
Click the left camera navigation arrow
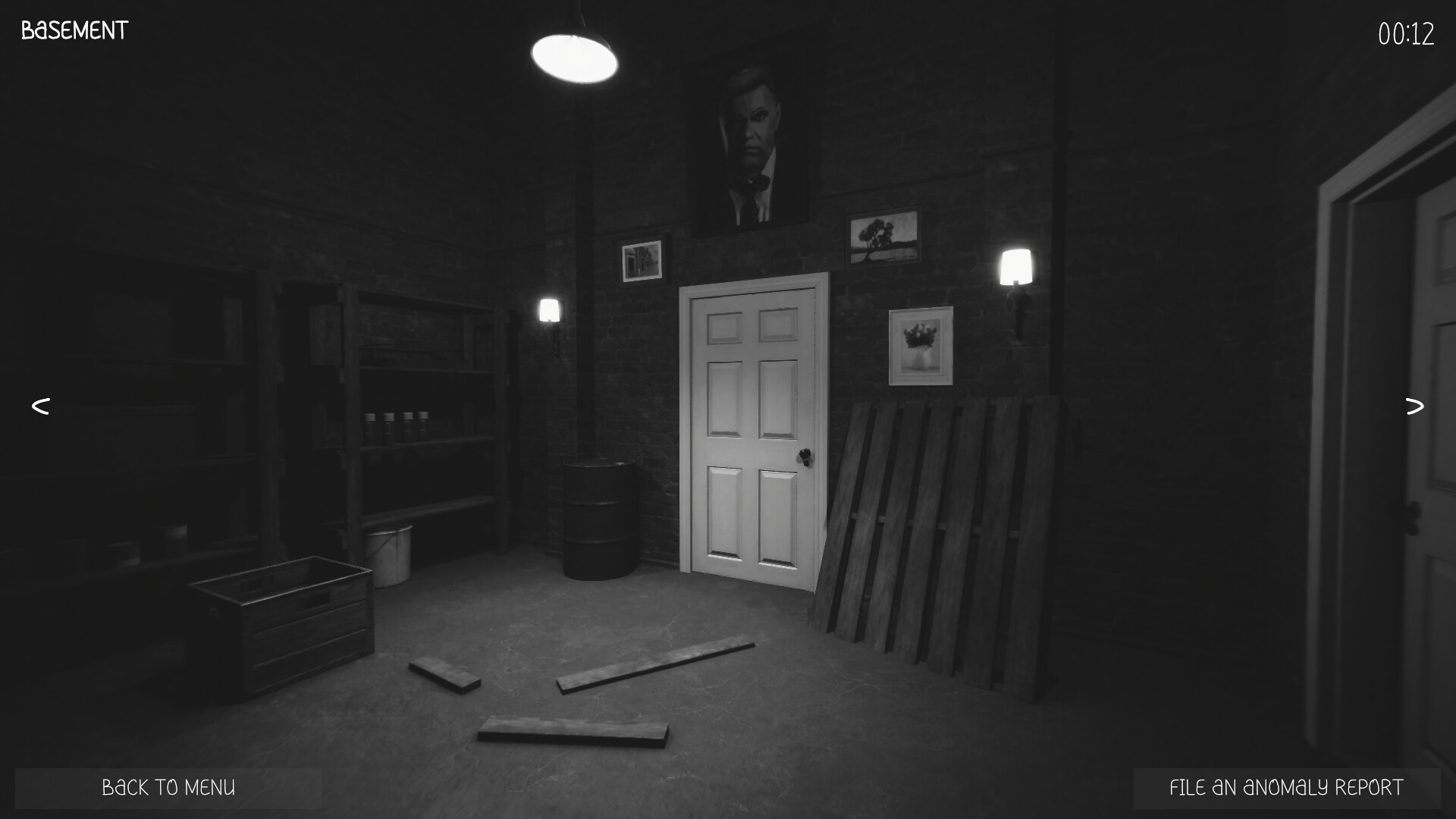(x=40, y=406)
